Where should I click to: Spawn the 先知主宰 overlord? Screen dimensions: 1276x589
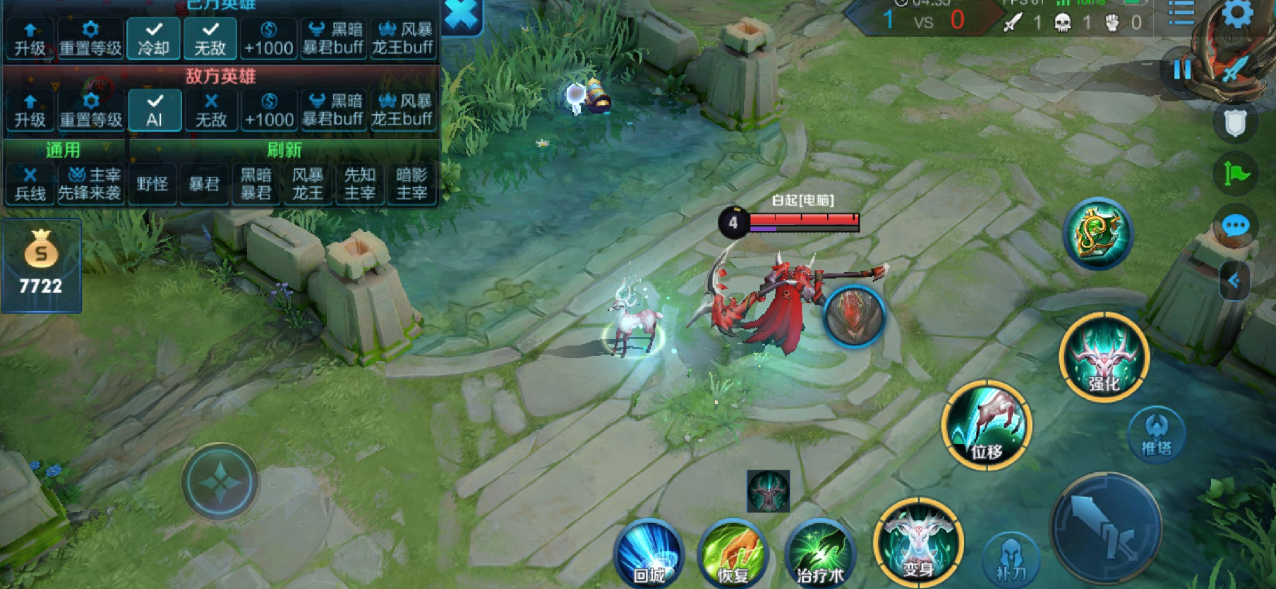pos(360,183)
